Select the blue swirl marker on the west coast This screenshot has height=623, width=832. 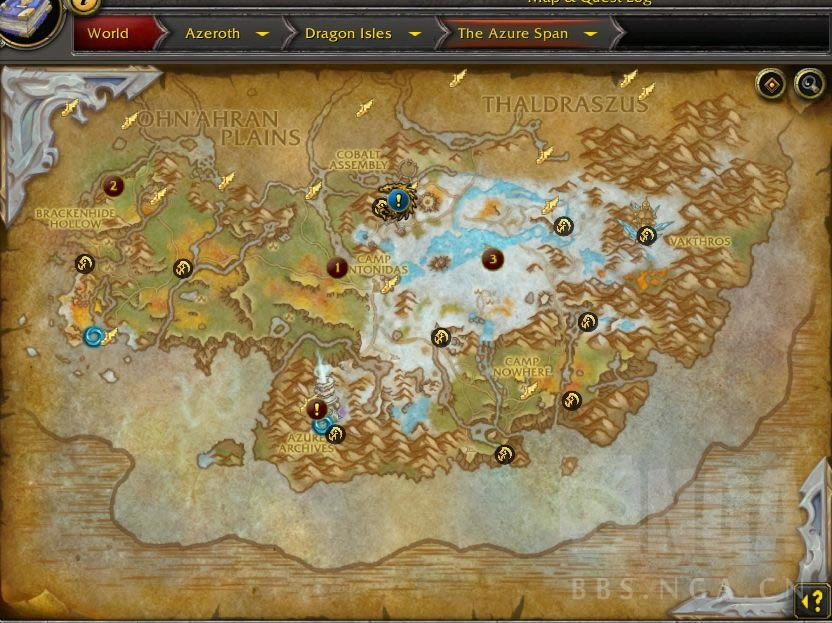(x=94, y=336)
